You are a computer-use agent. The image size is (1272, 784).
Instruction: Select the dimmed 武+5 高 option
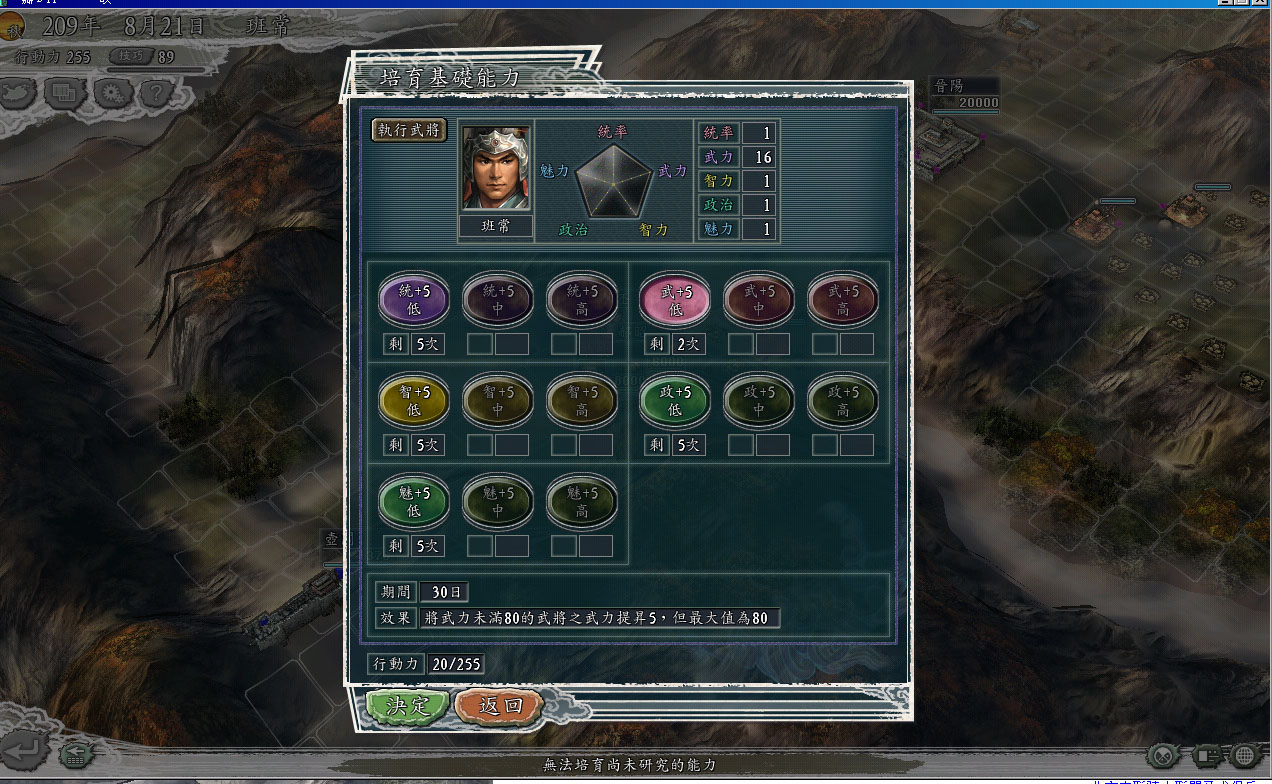[x=843, y=299]
